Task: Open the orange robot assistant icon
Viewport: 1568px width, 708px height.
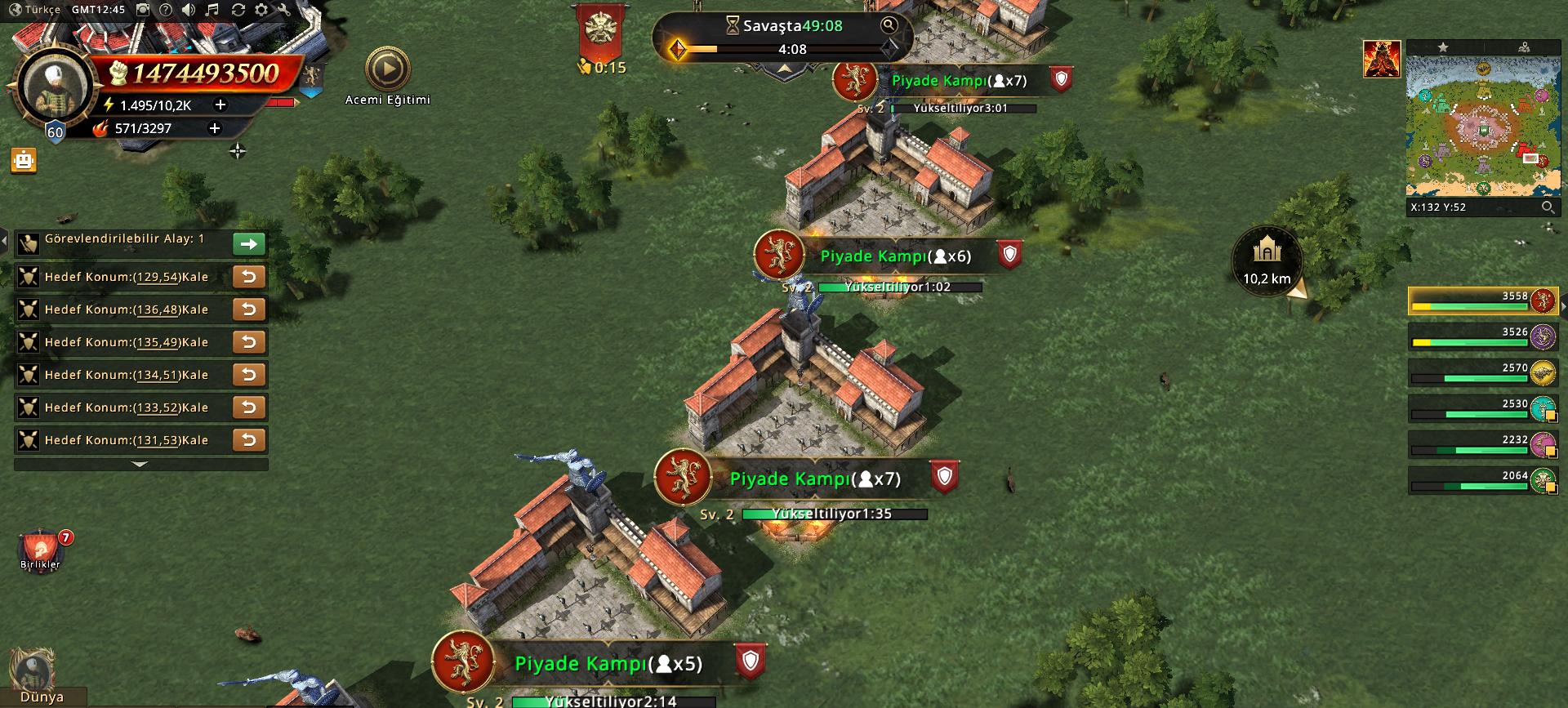Action: [24, 160]
